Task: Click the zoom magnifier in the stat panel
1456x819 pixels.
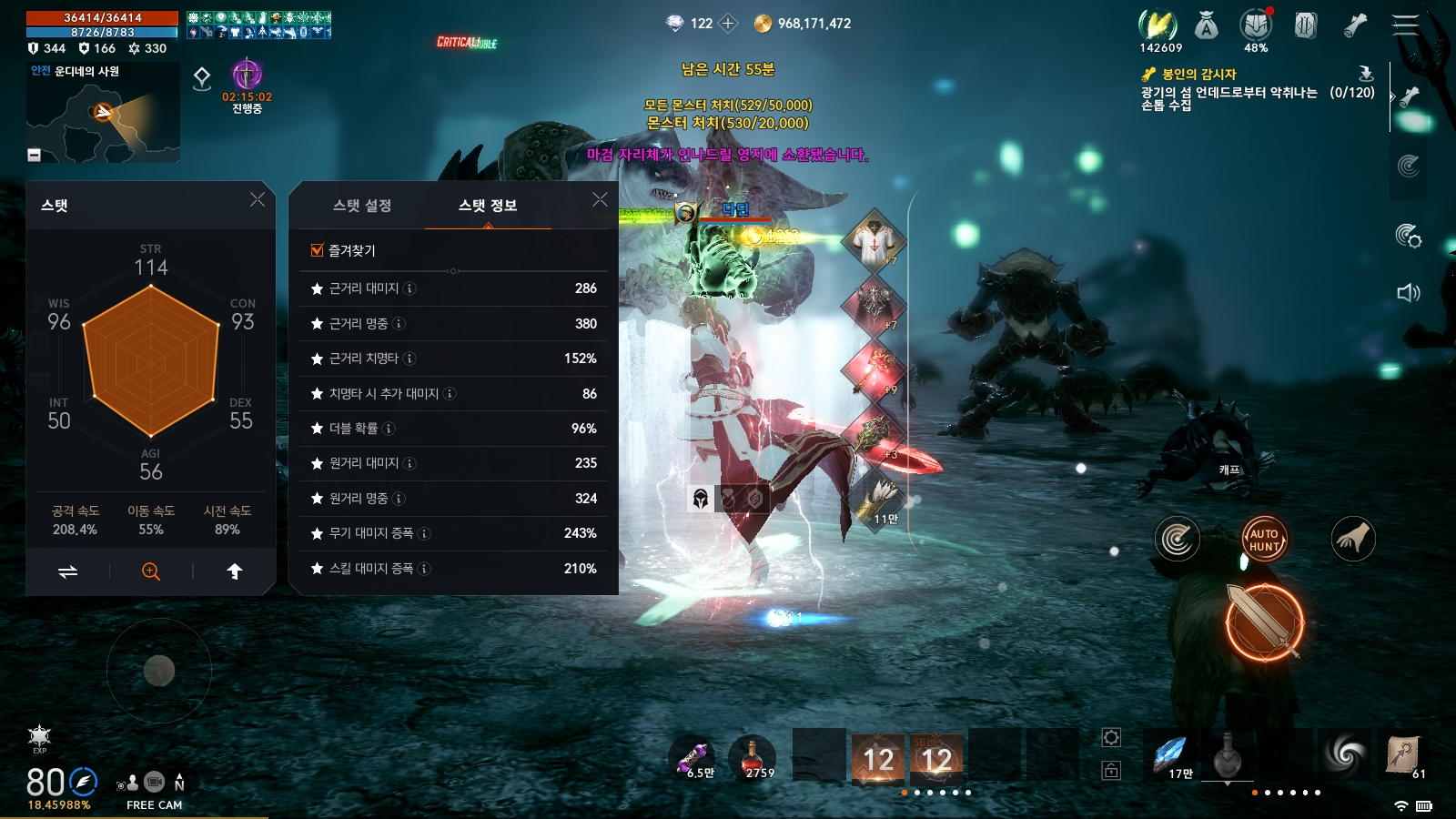Action: [151, 571]
